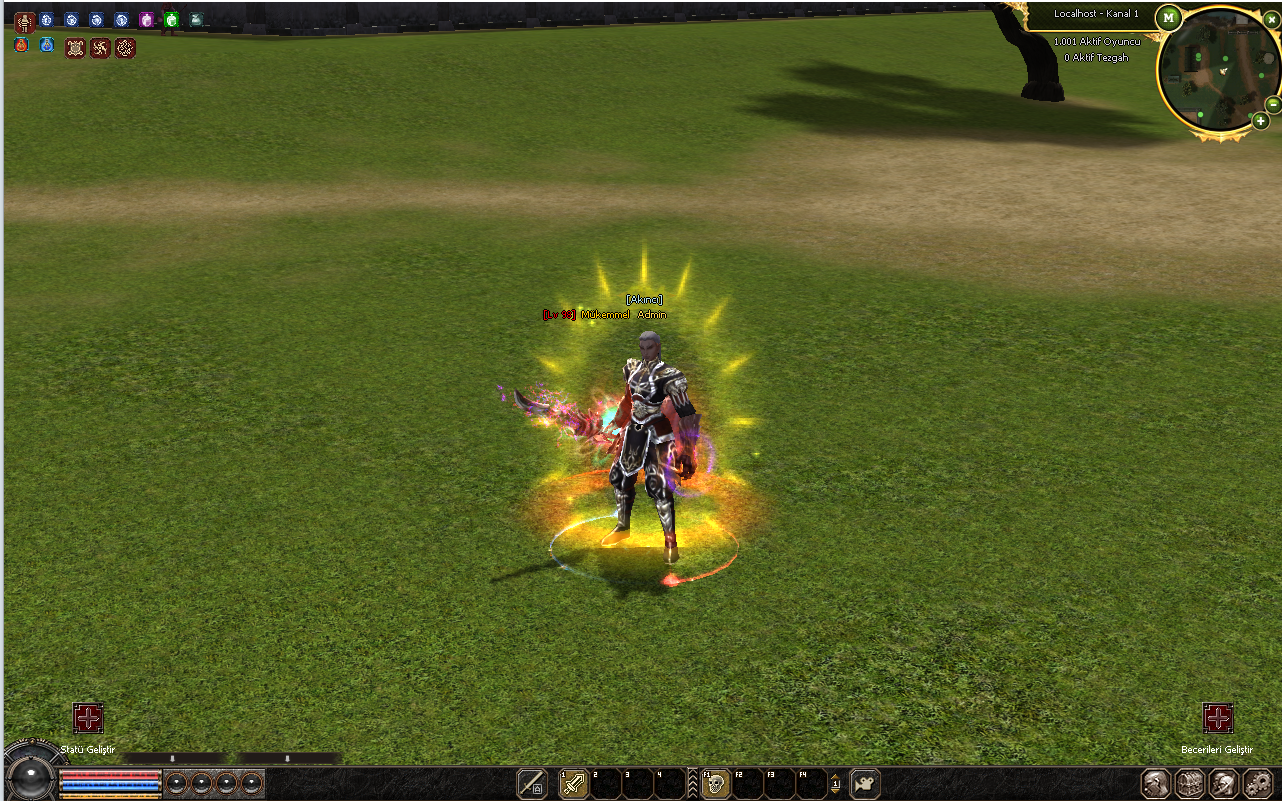Viewport: 1282px width, 801px height.
Task: Switch camera mode with the camera icon
Action: (864, 784)
